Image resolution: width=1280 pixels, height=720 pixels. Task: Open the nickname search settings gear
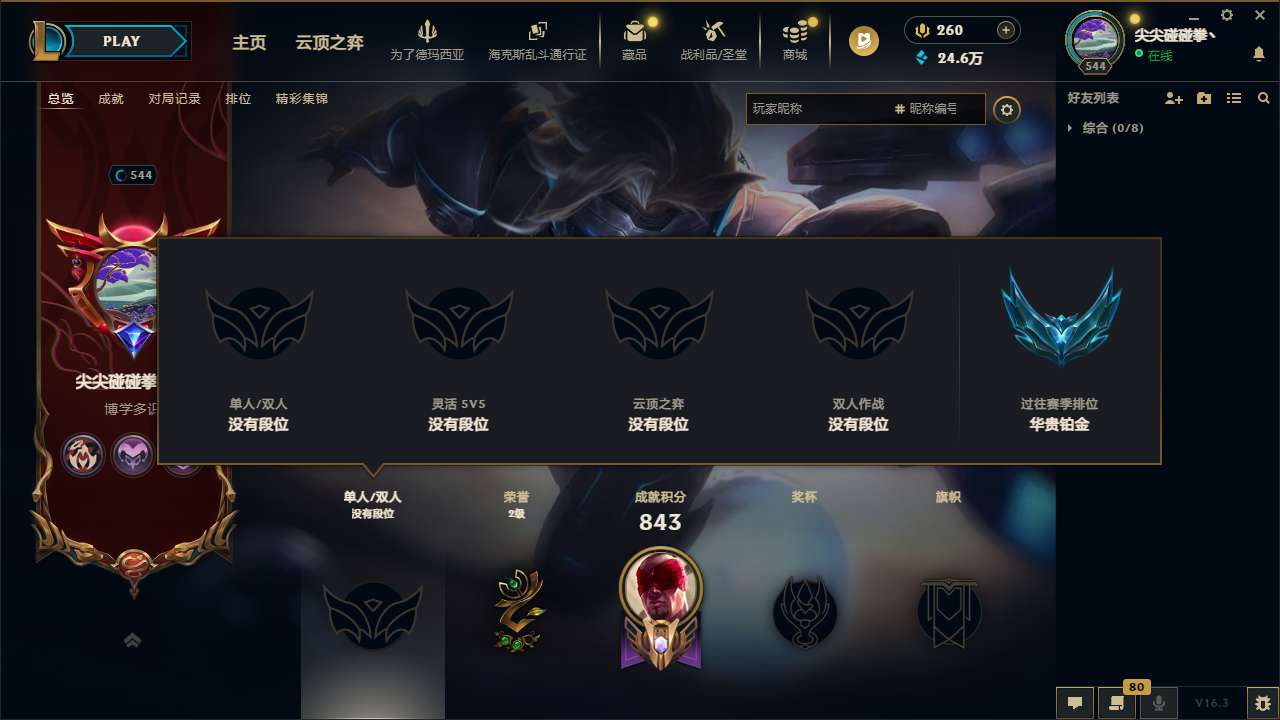pos(1007,110)
